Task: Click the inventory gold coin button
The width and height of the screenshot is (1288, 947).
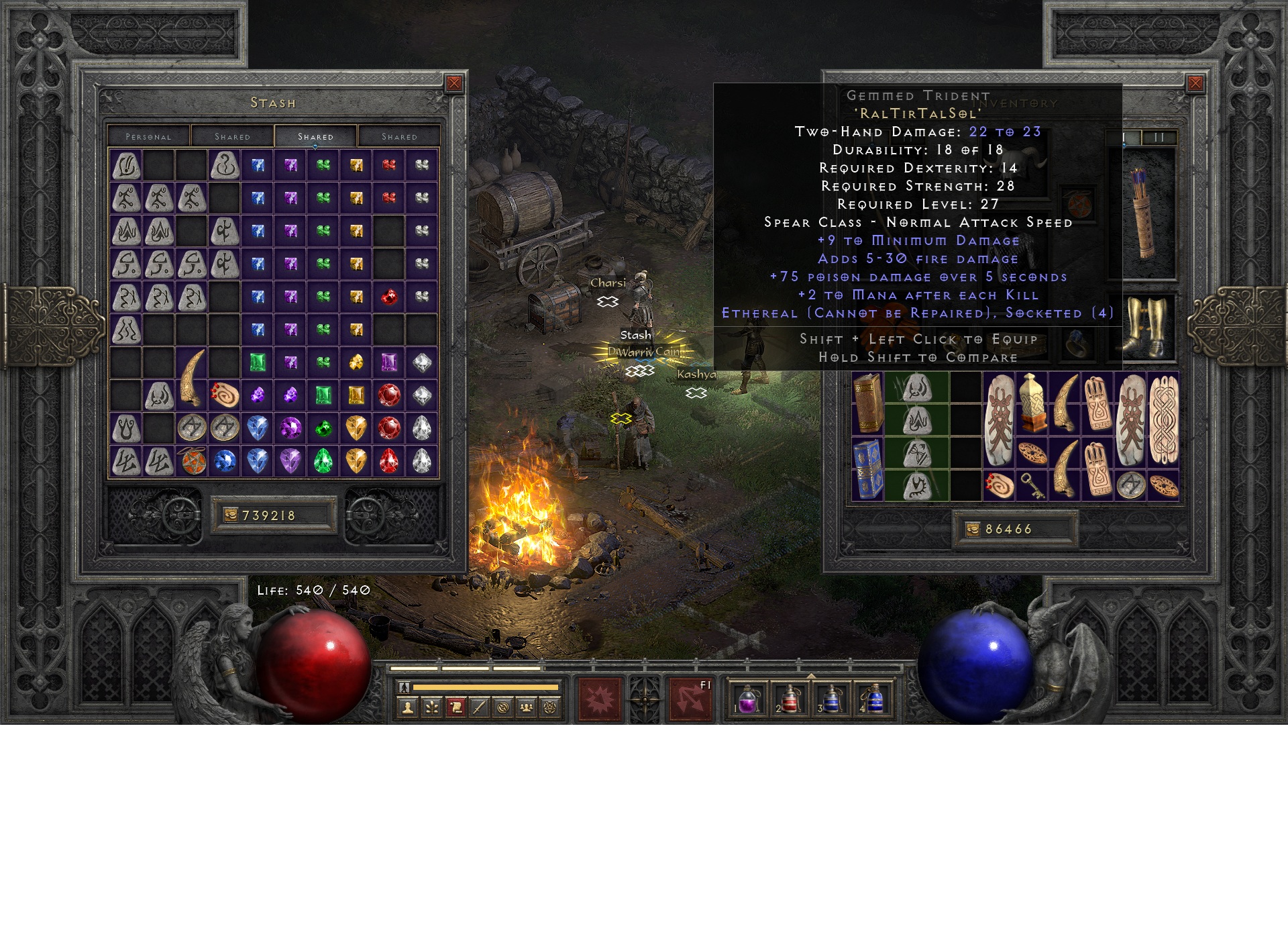Action: pyautogui.click(x=973, y=530)
